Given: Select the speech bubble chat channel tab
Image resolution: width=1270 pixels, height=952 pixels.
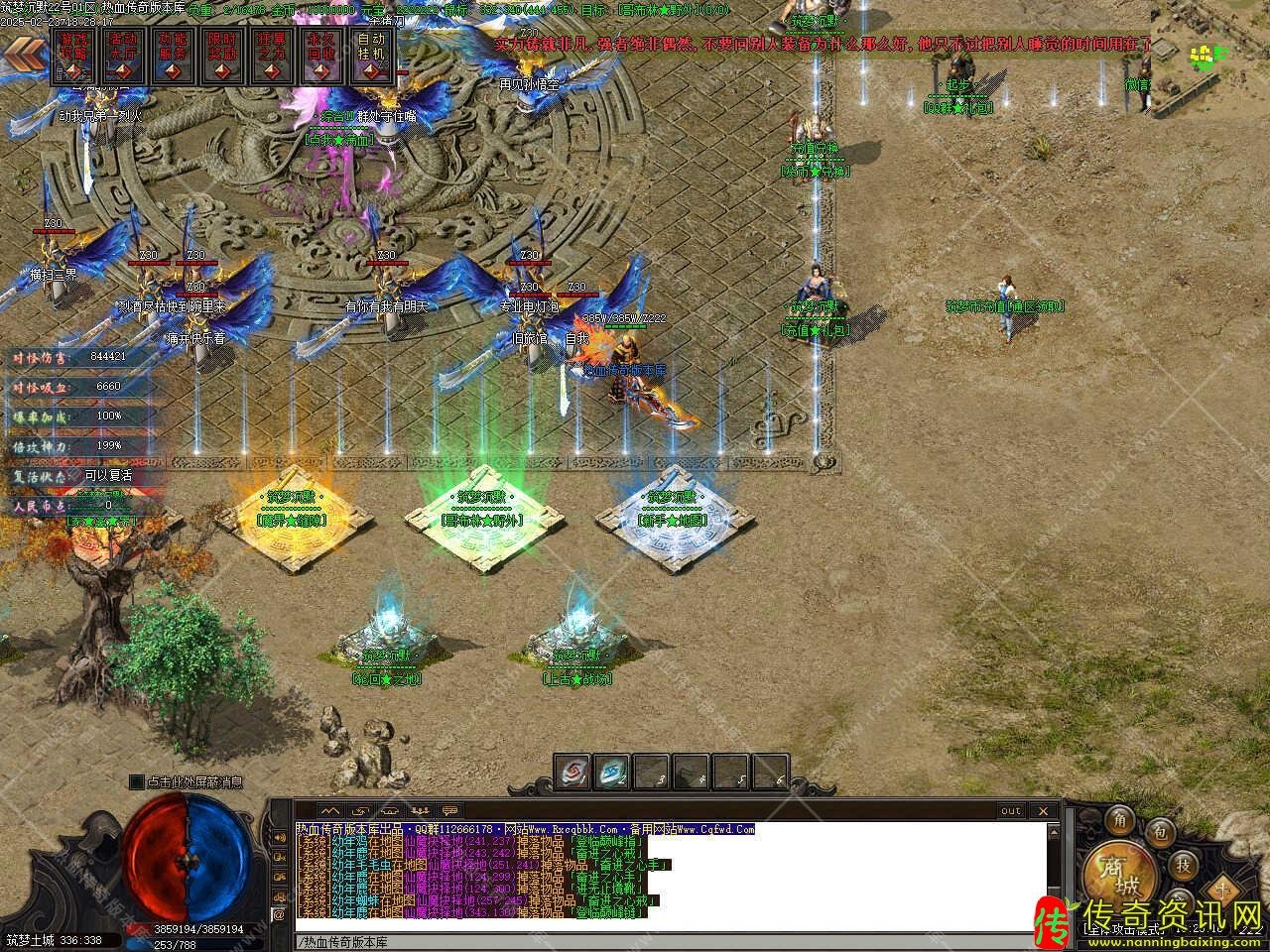Looking at the screenshot, I should pos(449,811).
